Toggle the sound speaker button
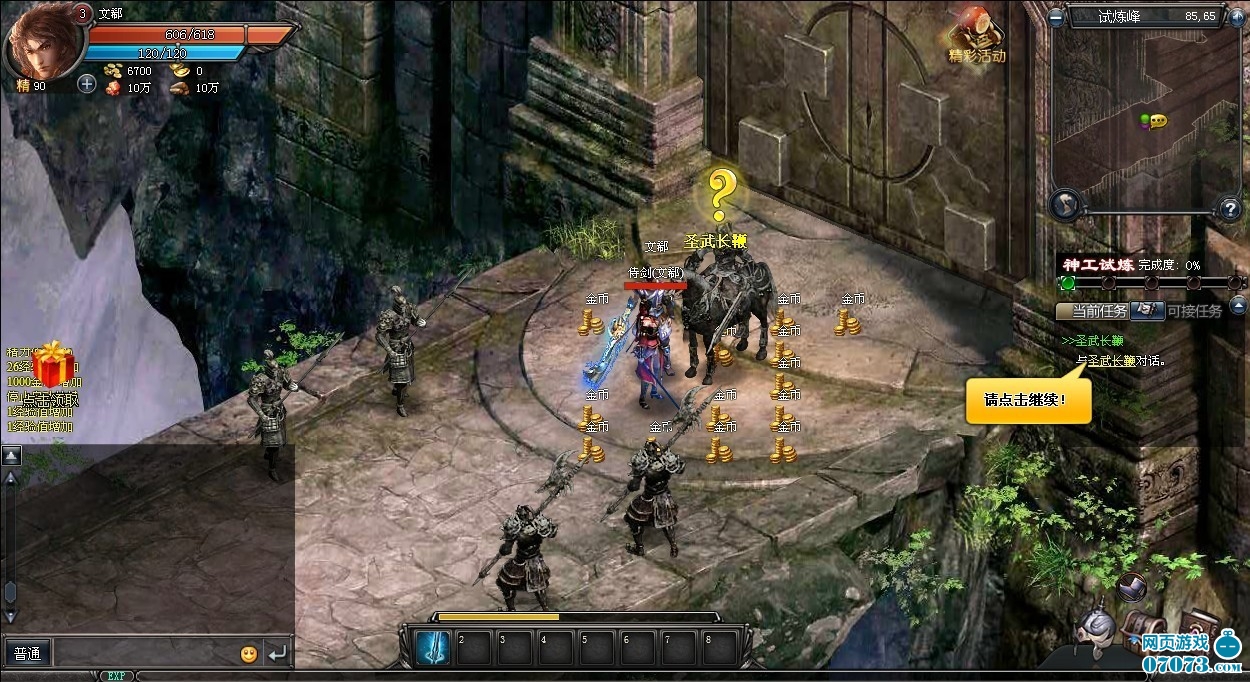This screenshot has width=1250, height=682. pyautogui.click(x=1238, y=17)
